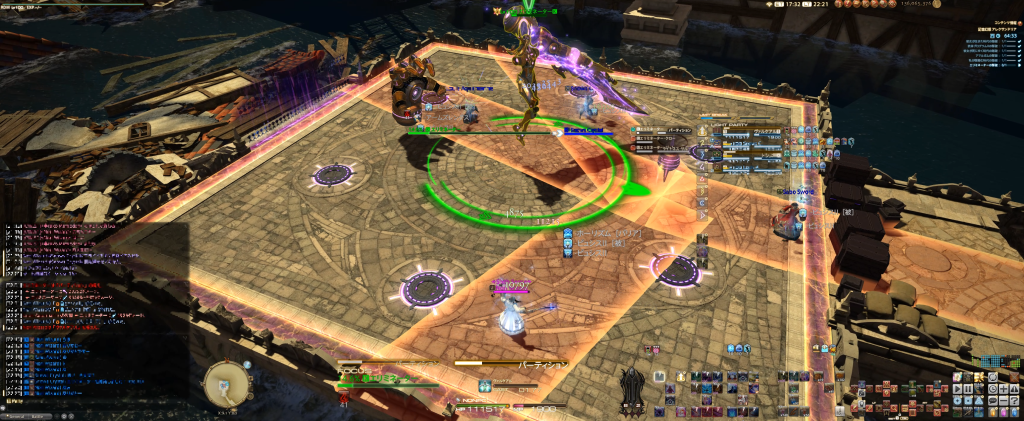The width and height of the screenshot is (1024, 421).
Task: Switch to the General chat tab
Action: pyautogui.click(x=17, y=416)
